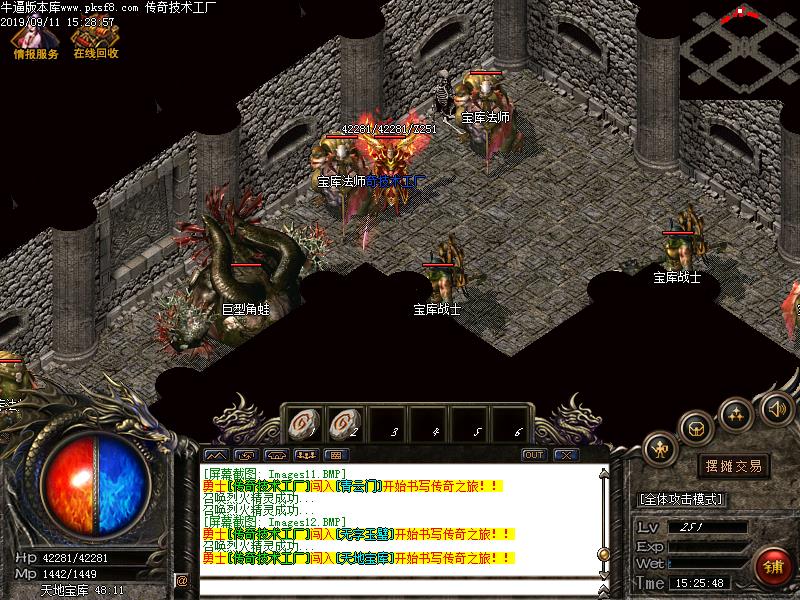Open the character figure round button
Image resolution: width=800 pixels, height=600 pixels.
[x=659, y=449]
